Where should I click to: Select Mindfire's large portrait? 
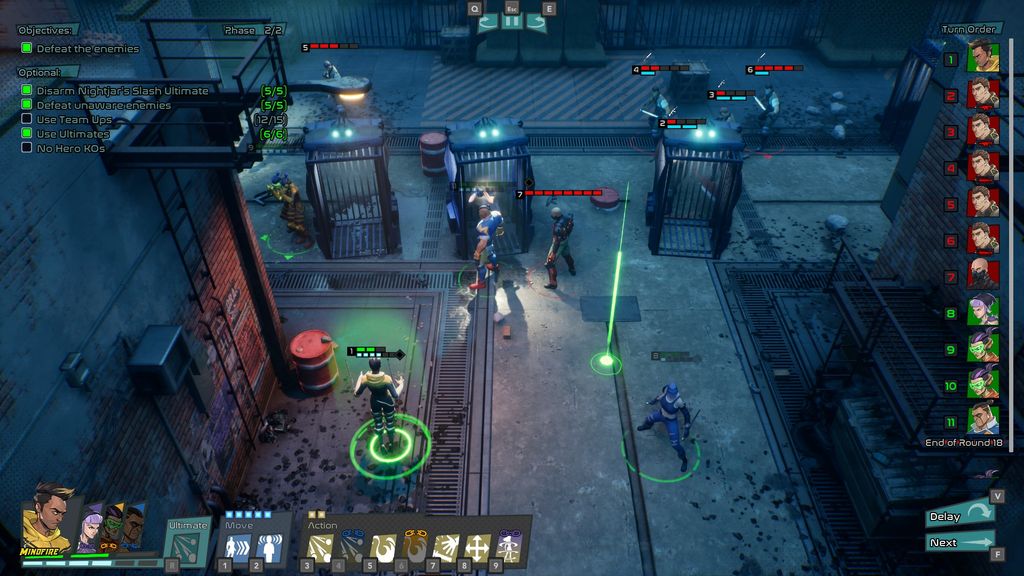(x=48, y=518)
